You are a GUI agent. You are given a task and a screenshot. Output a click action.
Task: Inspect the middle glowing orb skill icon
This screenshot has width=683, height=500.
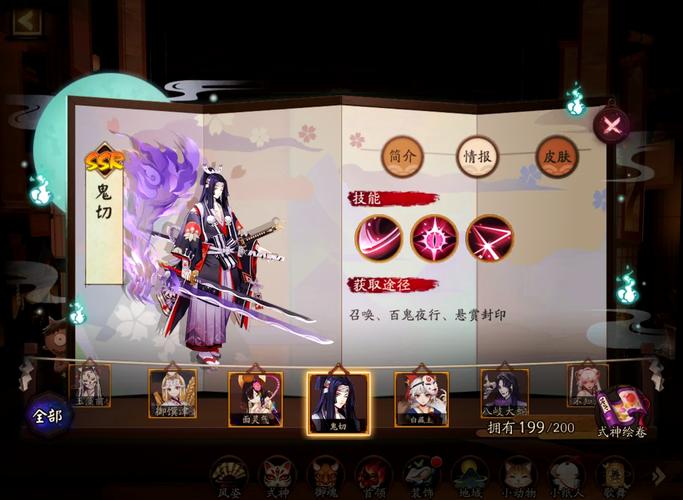coord(434,238)
